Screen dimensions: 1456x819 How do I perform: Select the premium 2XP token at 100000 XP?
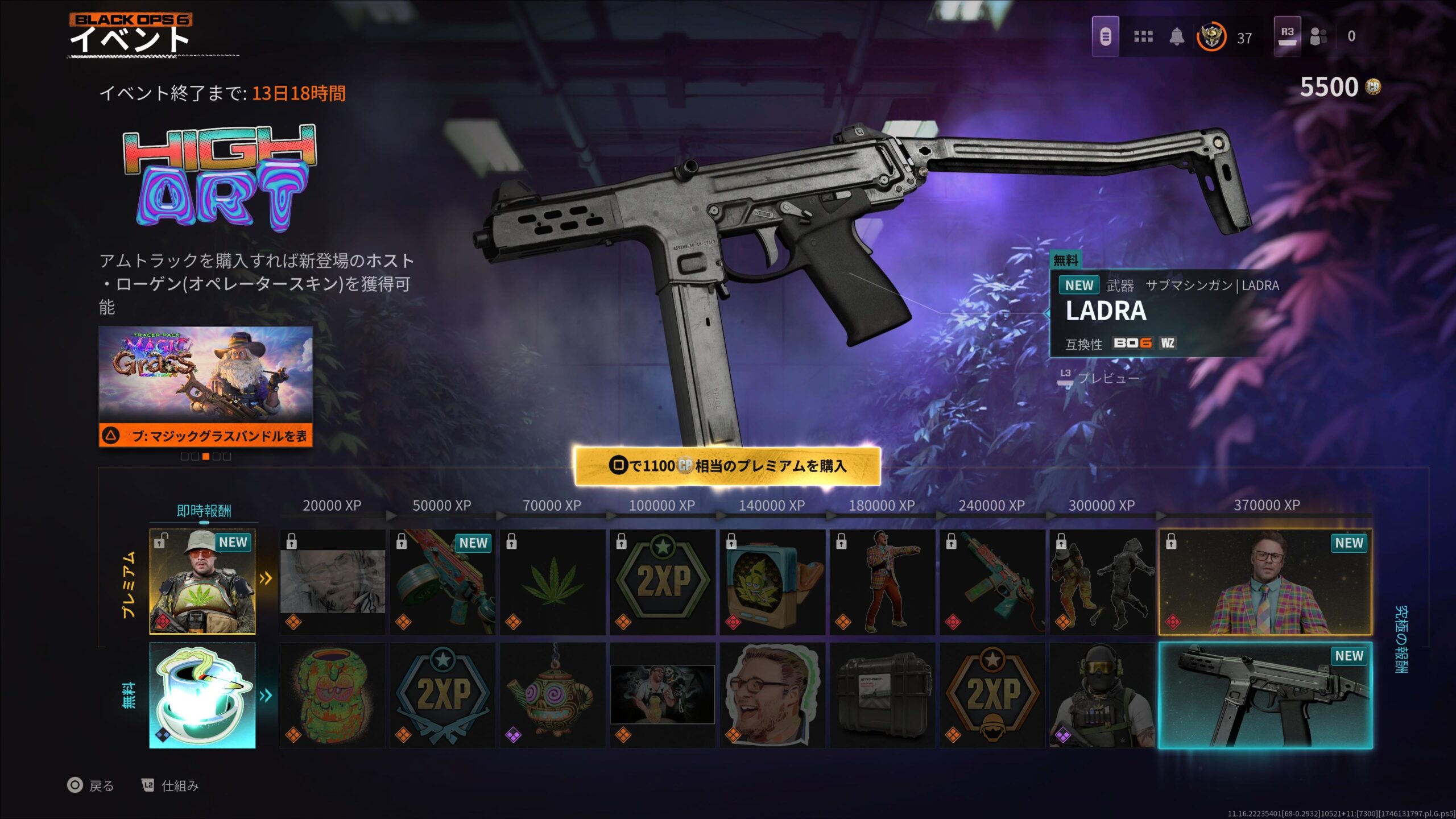[x=662, y=582]
